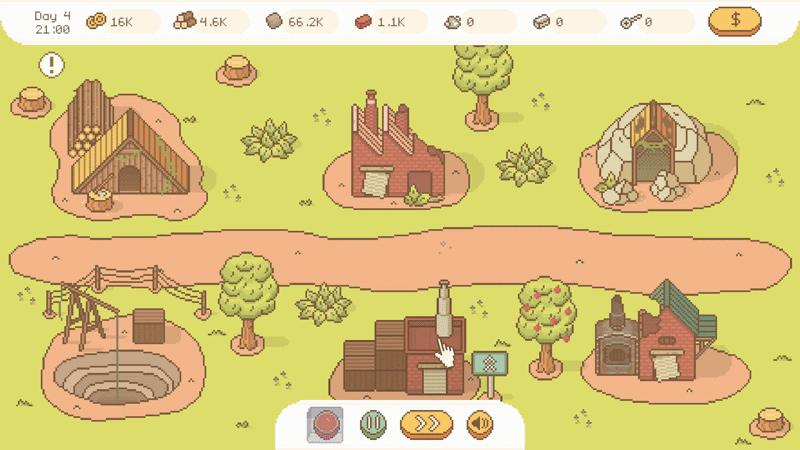Open the dollar sign shop button
Screen dimensions: 800x450
click(x=734, y=21)
